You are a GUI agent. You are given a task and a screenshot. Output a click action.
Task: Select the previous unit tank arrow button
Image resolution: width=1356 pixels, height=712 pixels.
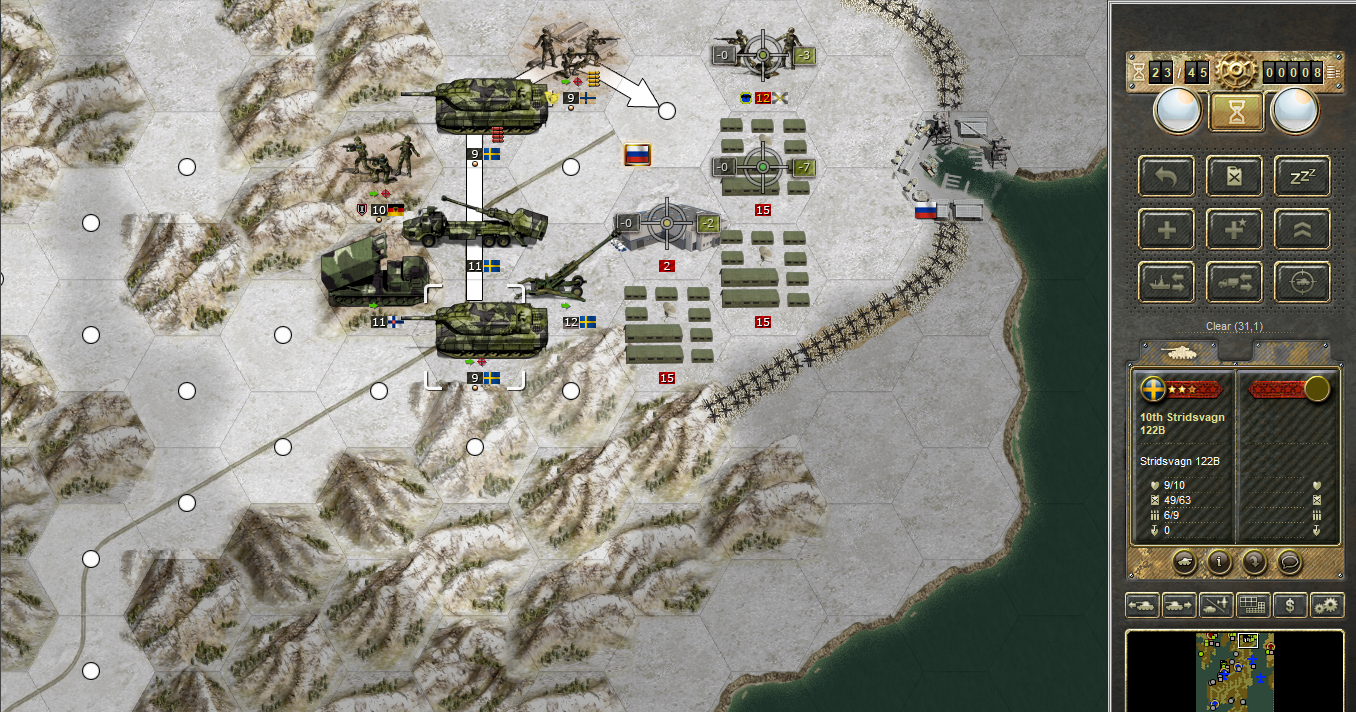pyautogui.click(x=1142, y=605)
